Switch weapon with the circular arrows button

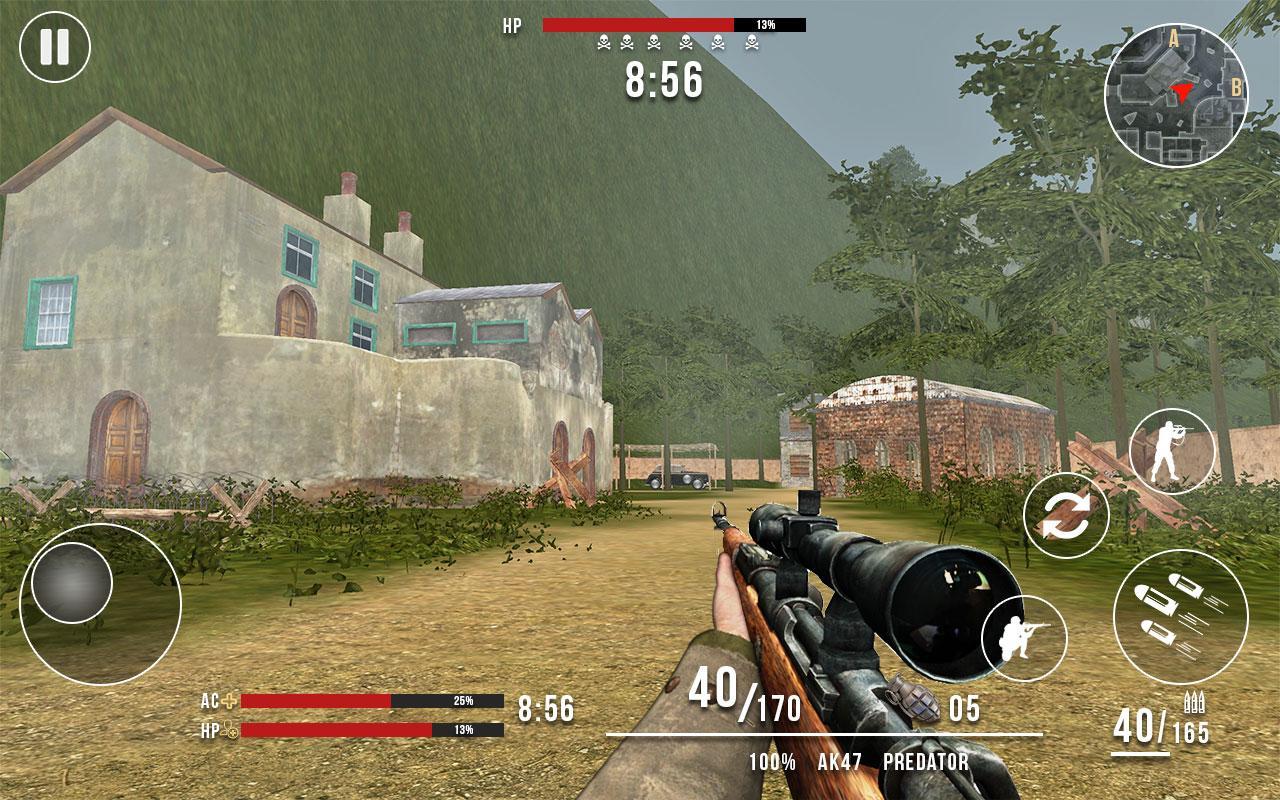pyautogui.click(x=1066, y=516)
